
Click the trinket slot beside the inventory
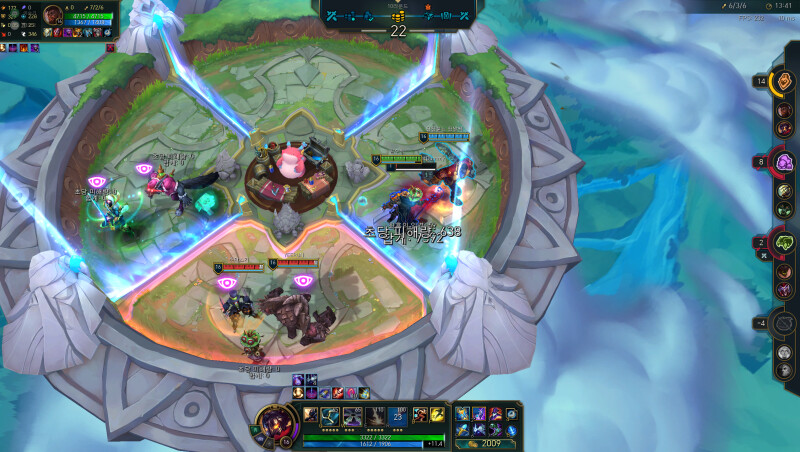512,414
